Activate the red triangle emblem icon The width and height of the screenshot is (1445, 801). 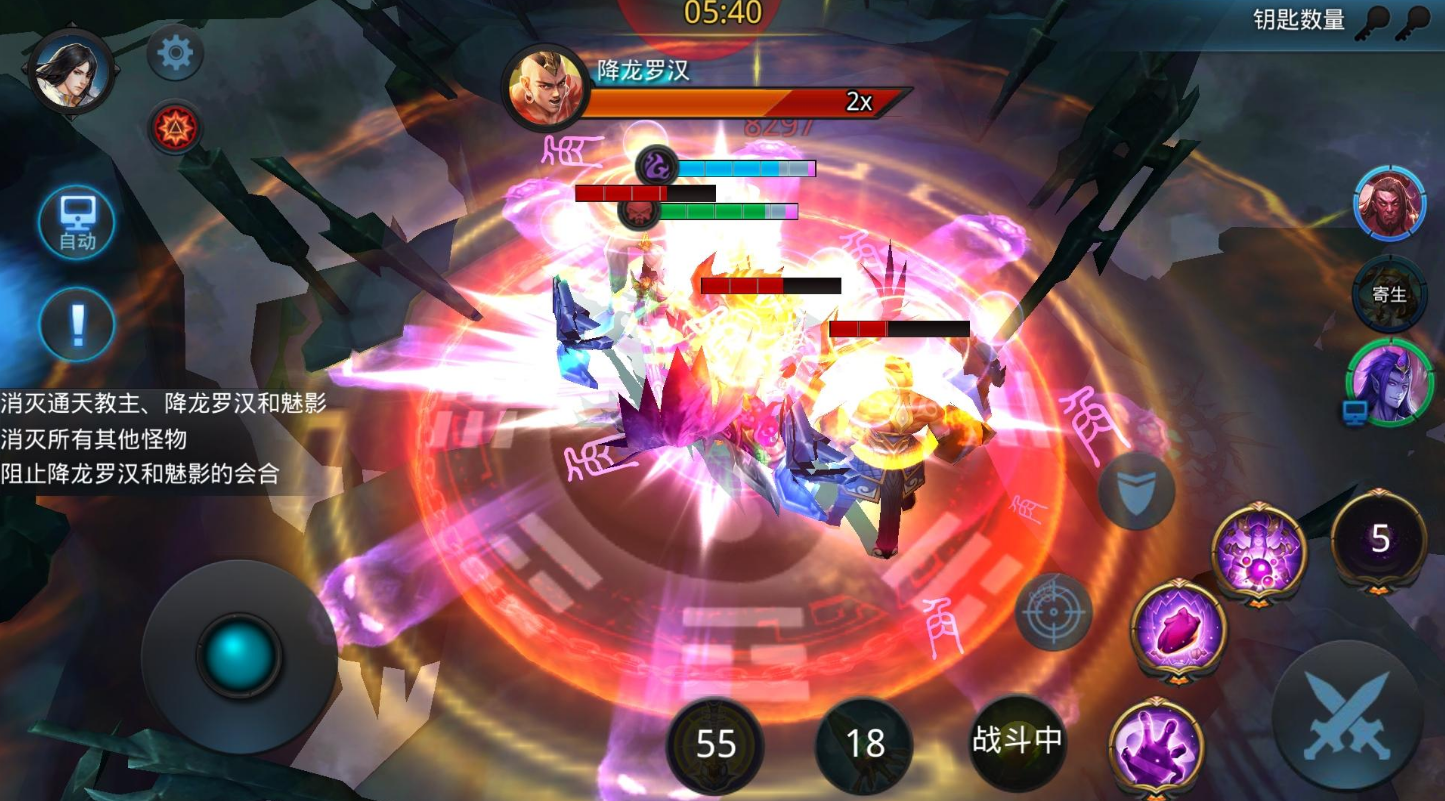[x=176, y=127]
